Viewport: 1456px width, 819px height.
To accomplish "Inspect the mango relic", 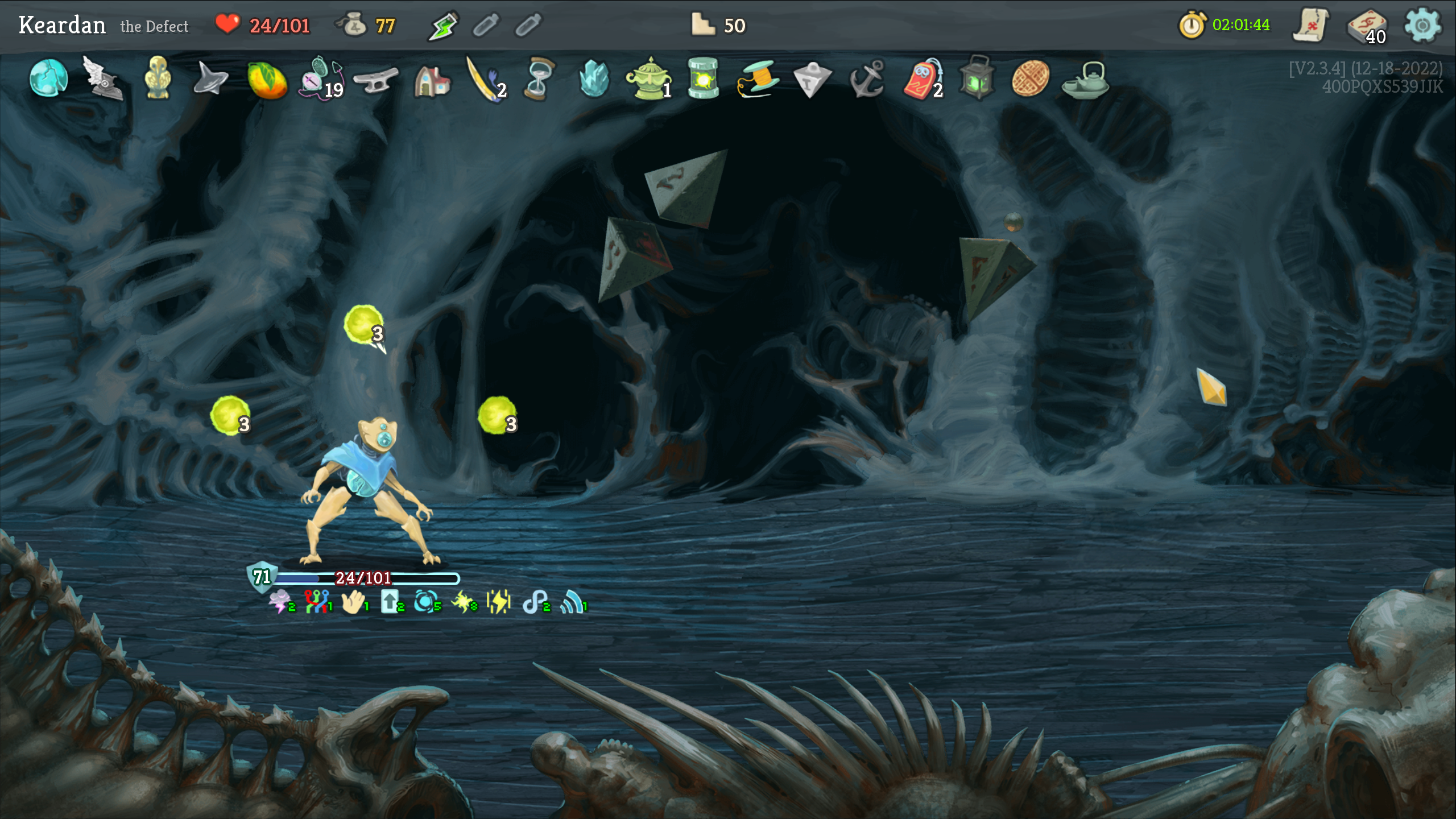I will point(267,79).
